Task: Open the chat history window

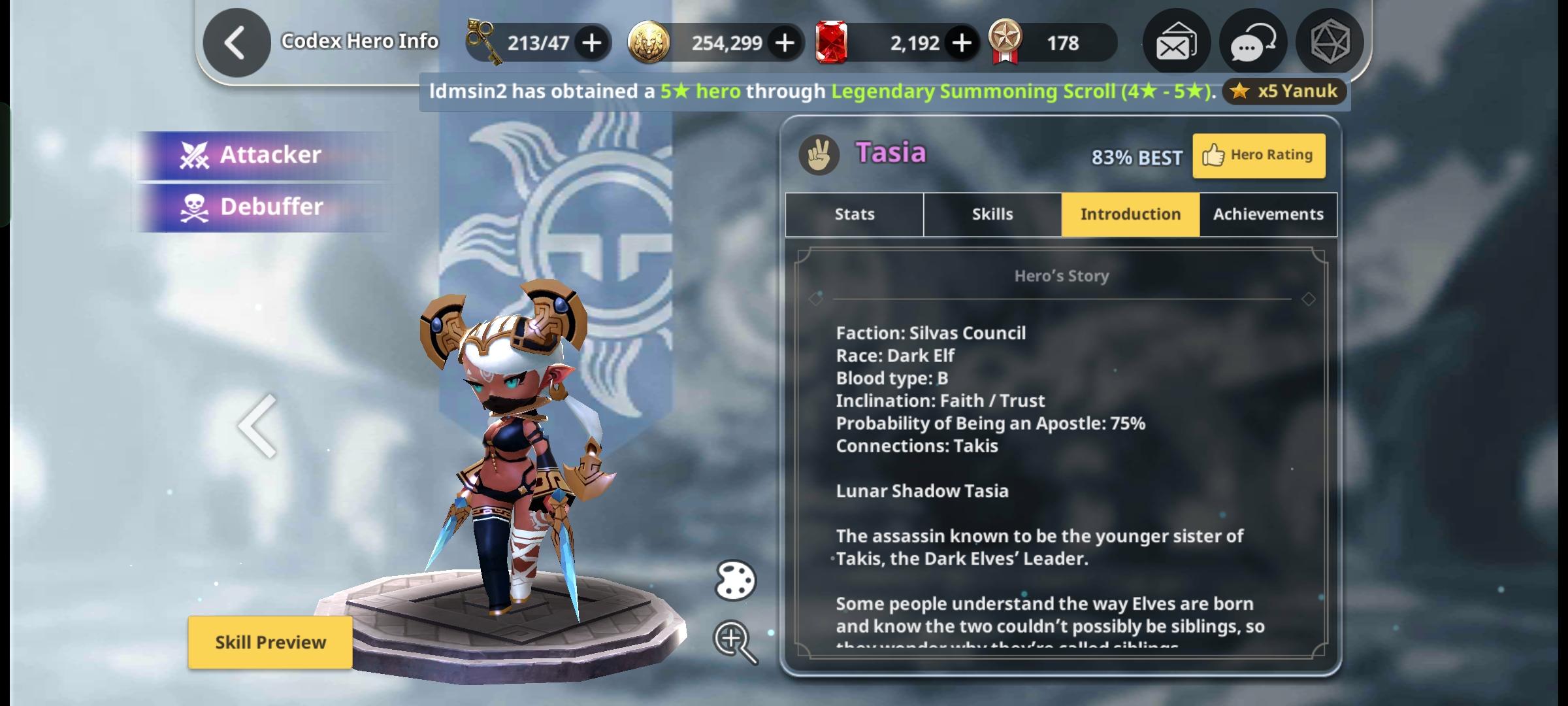Action: (1252, 42)
